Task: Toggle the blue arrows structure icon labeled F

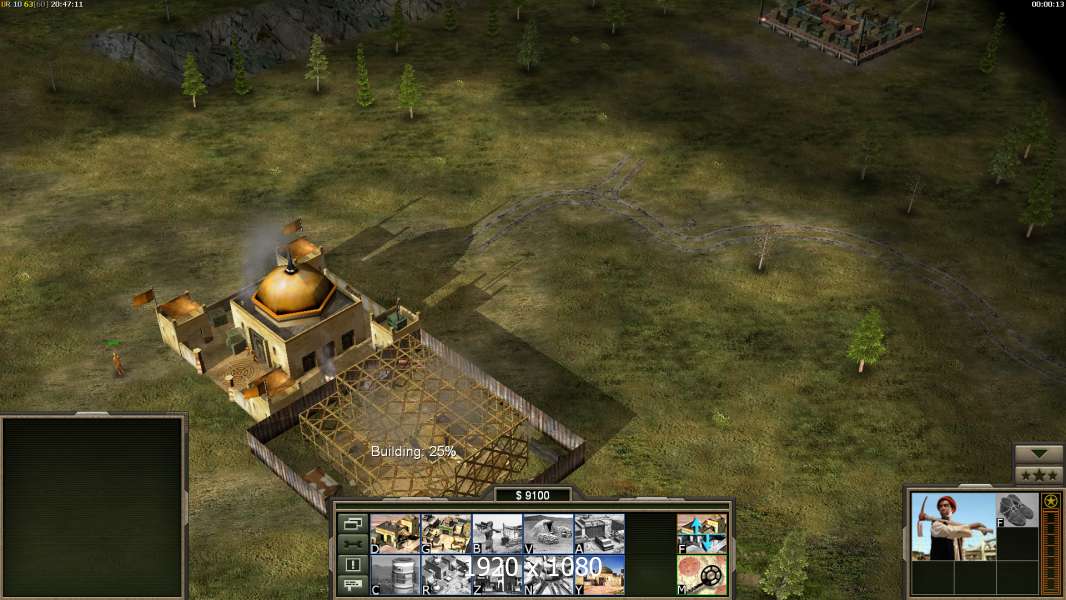Action: [702, 533]
